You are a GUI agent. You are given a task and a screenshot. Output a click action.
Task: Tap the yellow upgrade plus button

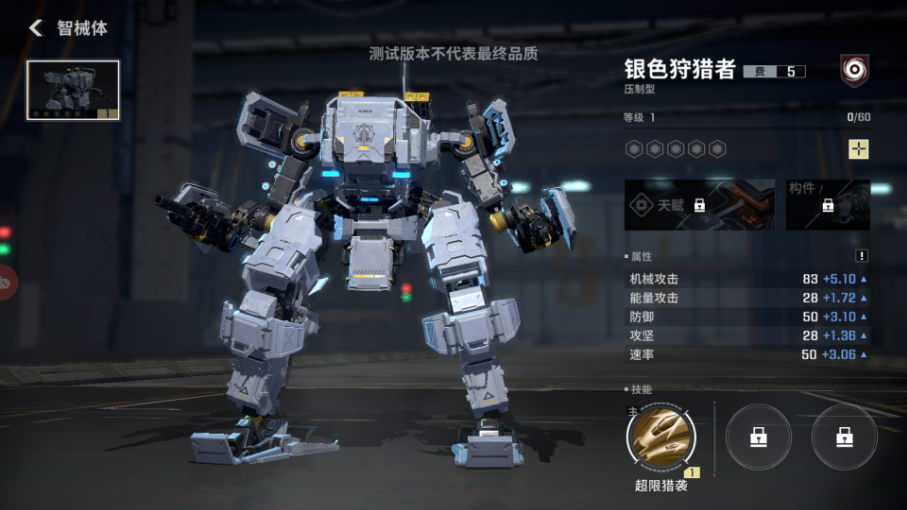click(858, 149)
